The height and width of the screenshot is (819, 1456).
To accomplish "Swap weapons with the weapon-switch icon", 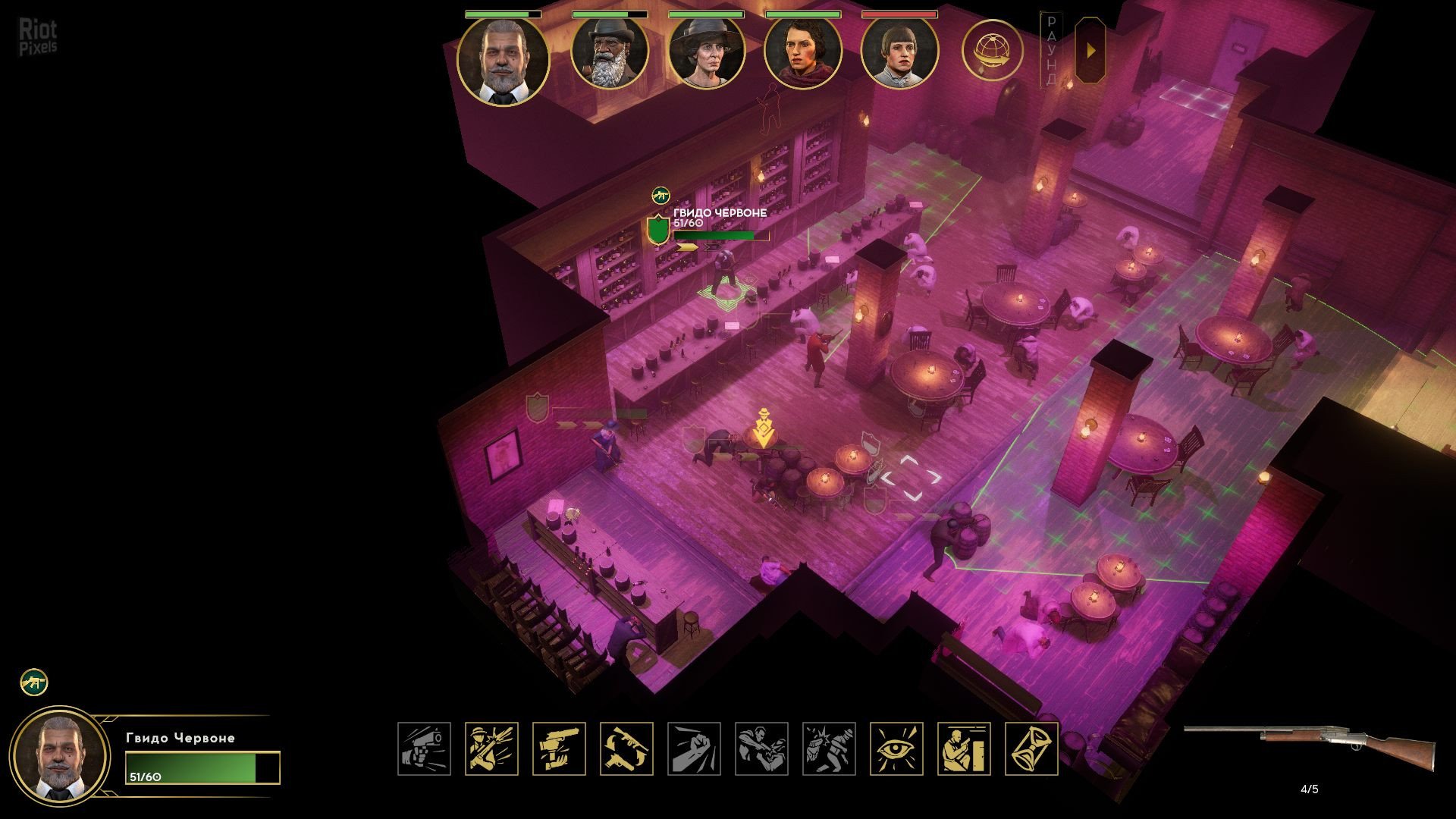I will (x=626, y=748).
